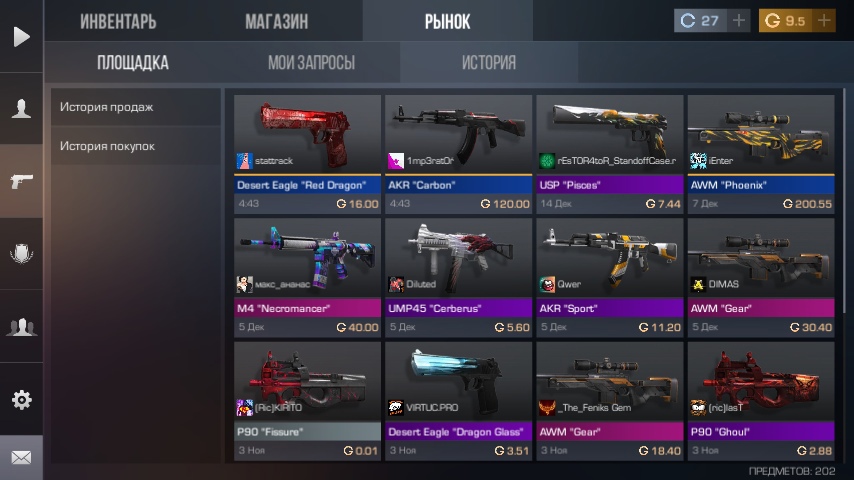854x480 pixels.
Task: Open the mail envelope icon
Action: coord(21,458)
